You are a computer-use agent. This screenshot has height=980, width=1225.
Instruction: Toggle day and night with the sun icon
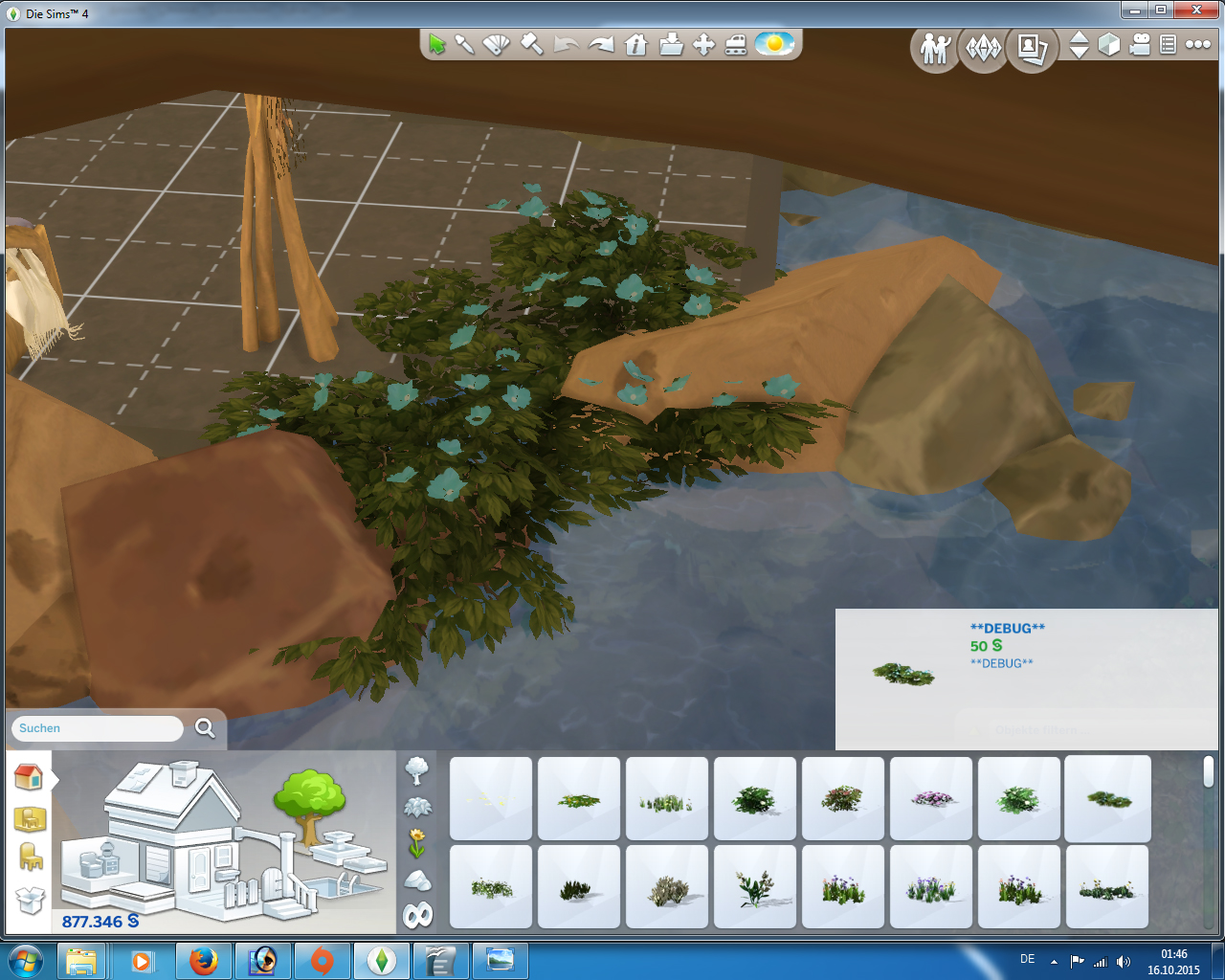click(775, 44)
